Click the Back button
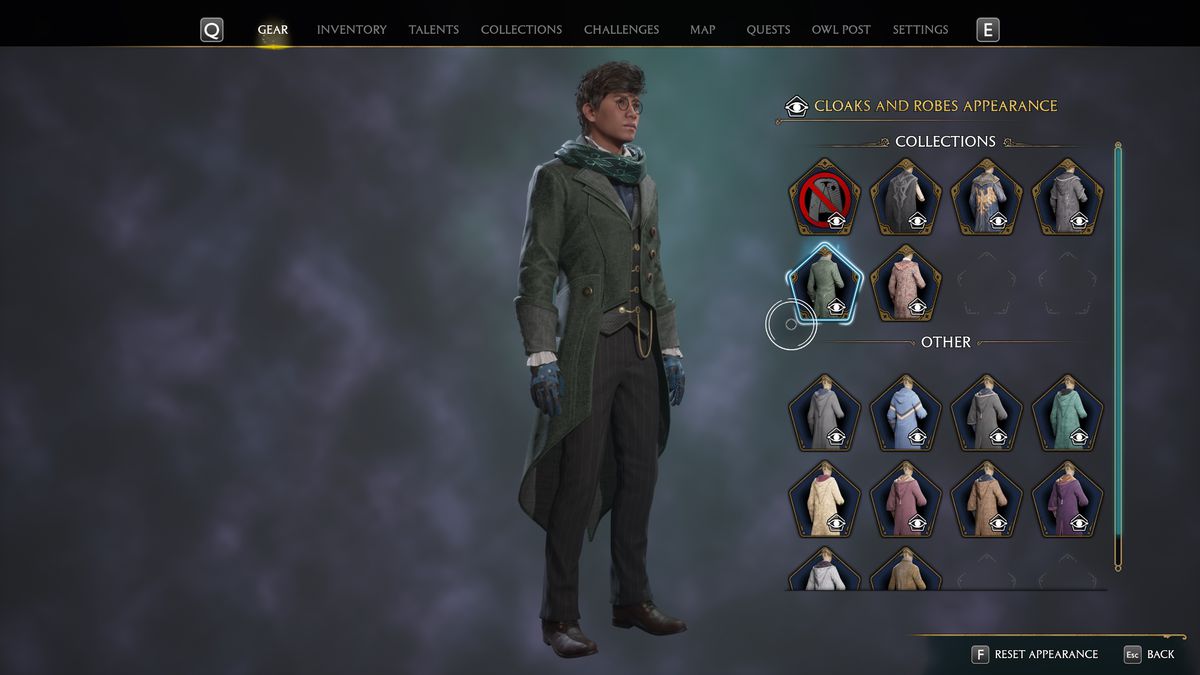 1149,654
